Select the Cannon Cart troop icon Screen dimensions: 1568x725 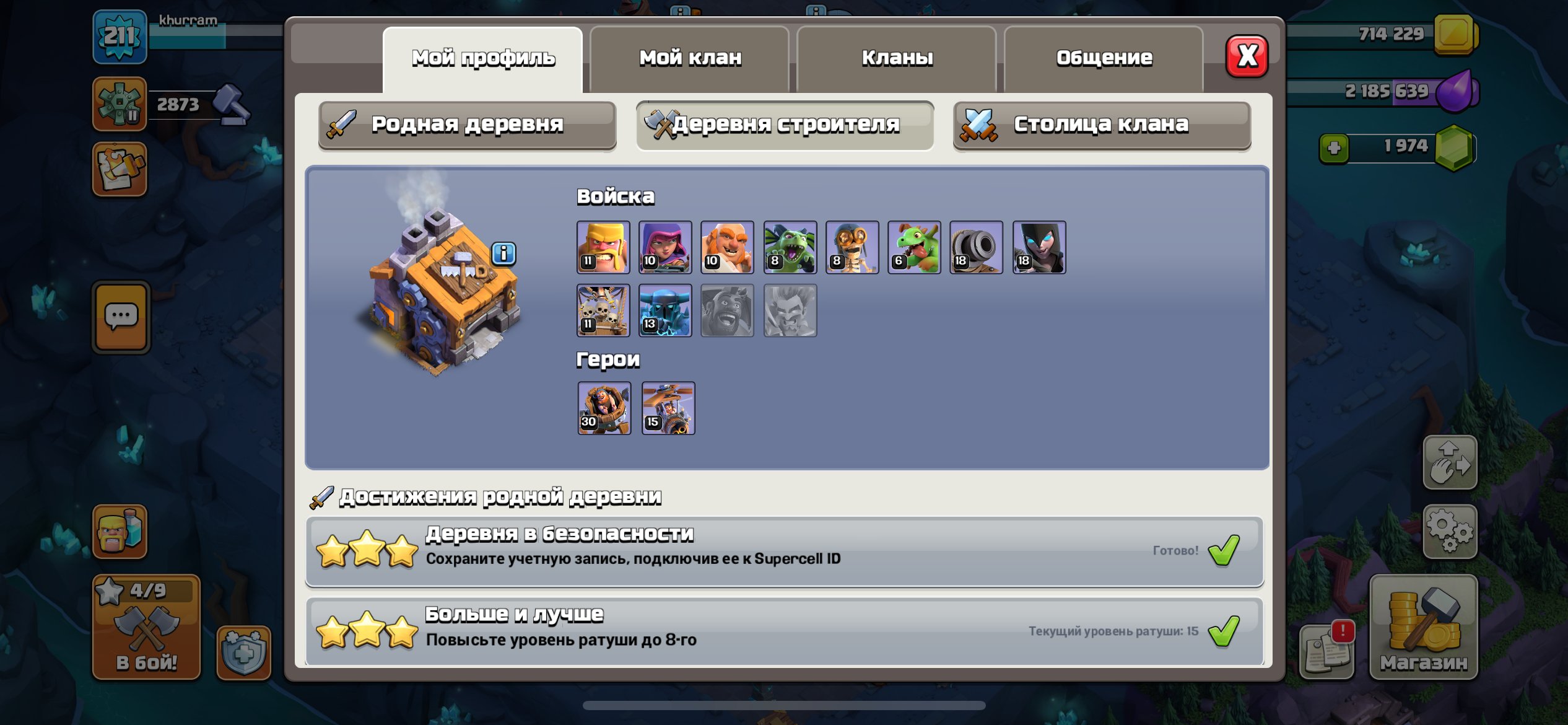pos(977,248)
